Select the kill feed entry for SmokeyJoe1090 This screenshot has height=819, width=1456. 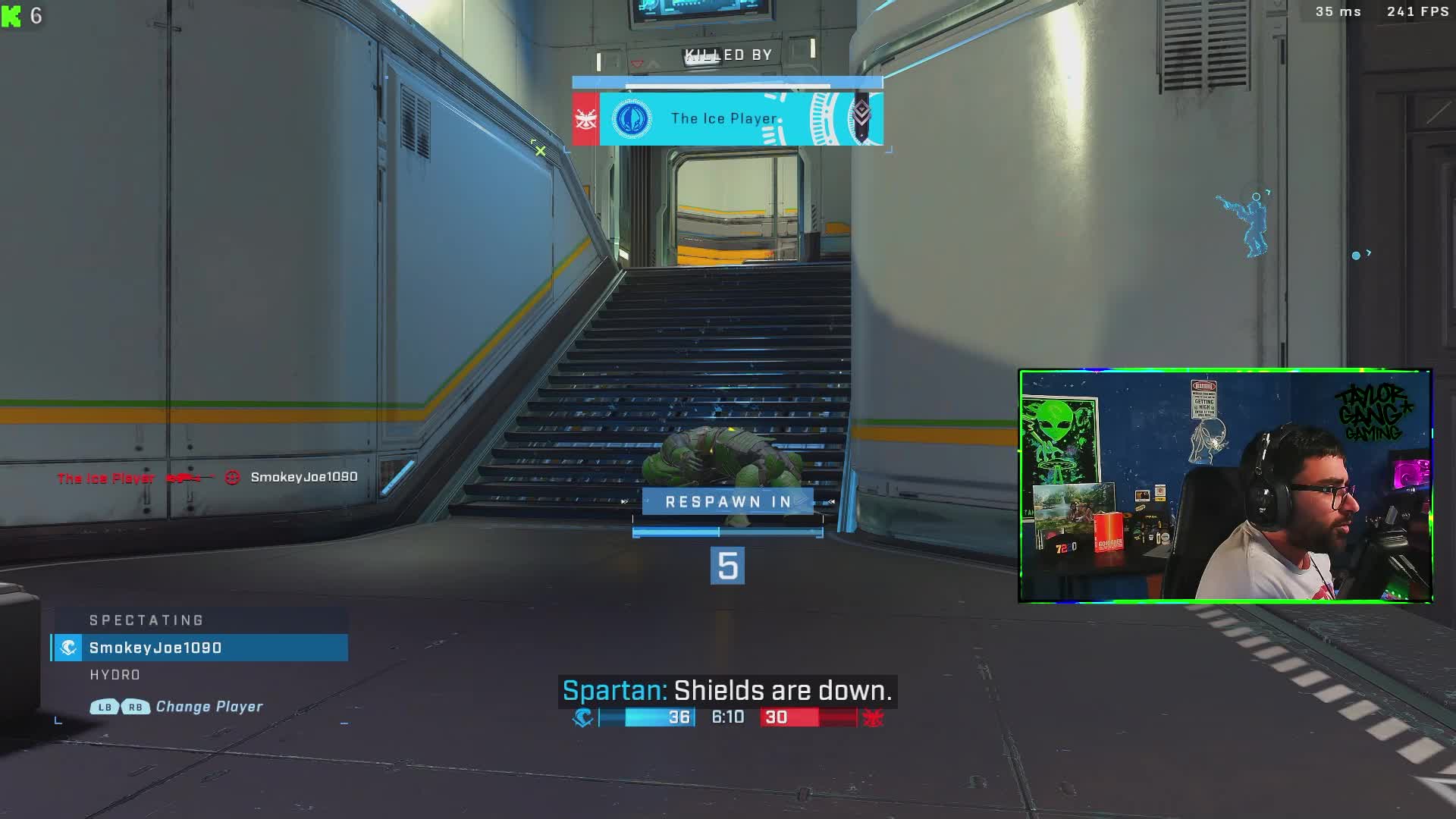(x=207, y=478)
